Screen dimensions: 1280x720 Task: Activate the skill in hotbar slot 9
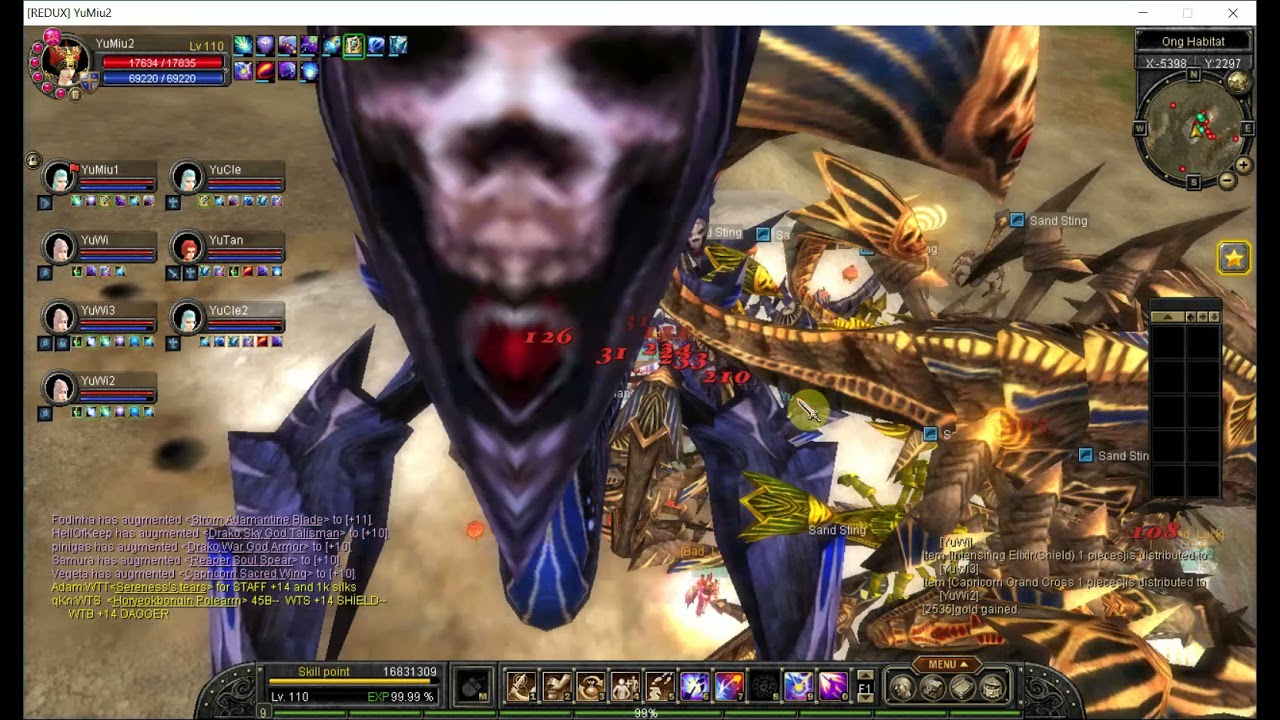click(x=798, y=686)
